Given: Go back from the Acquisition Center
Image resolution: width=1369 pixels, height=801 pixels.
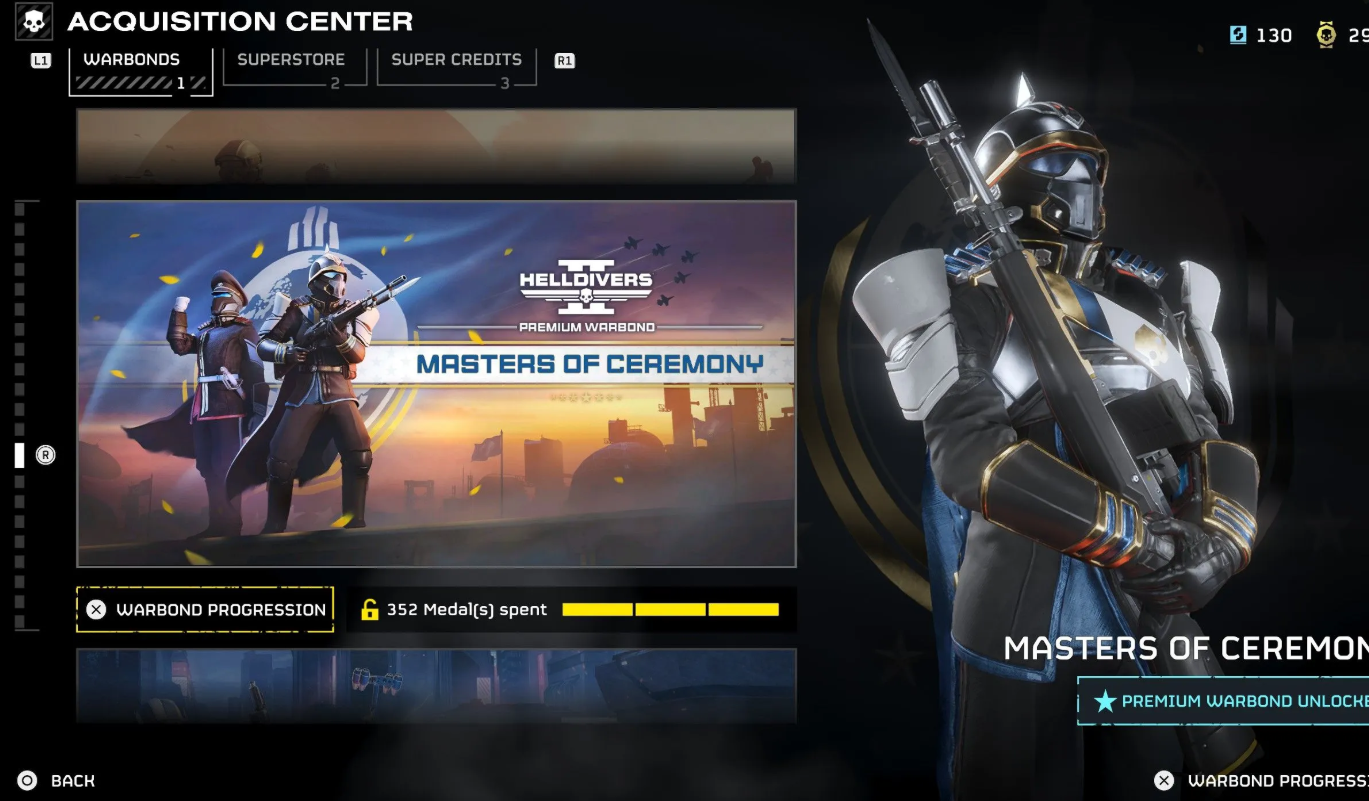Looking at the screenshot, I should (x=58, y=781).
